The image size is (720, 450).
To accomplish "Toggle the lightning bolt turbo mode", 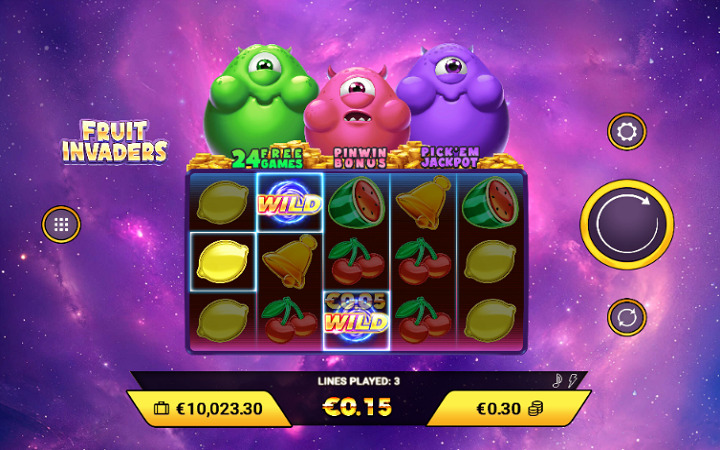I will click(574, 380).
